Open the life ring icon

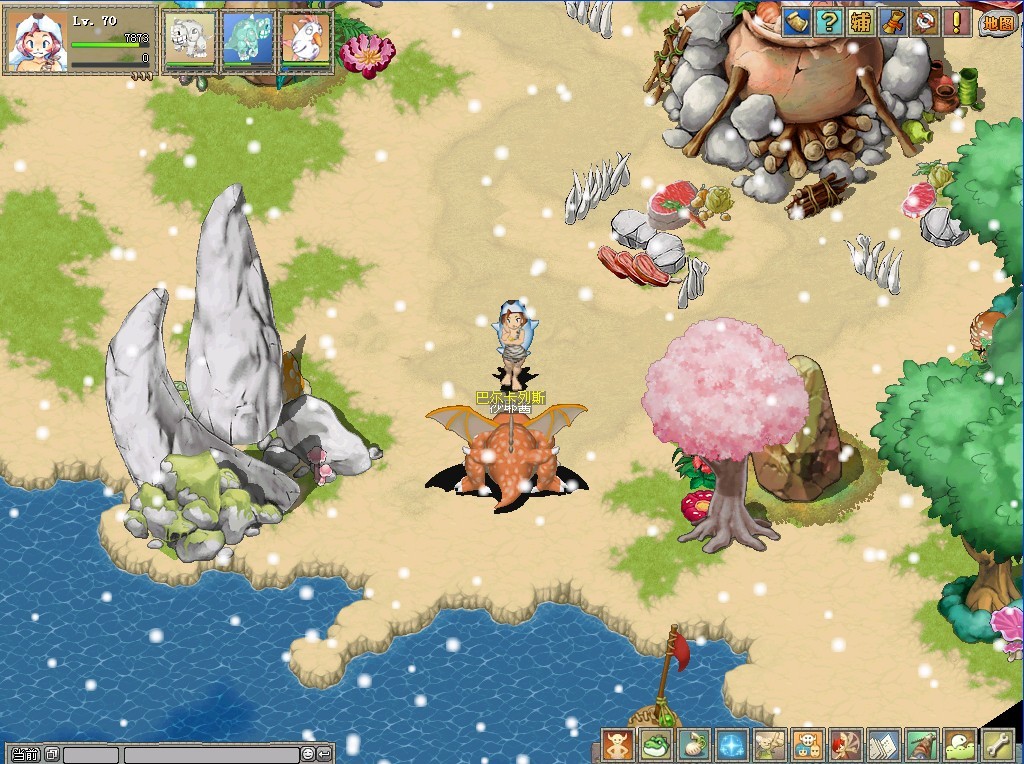click(926, 22)
